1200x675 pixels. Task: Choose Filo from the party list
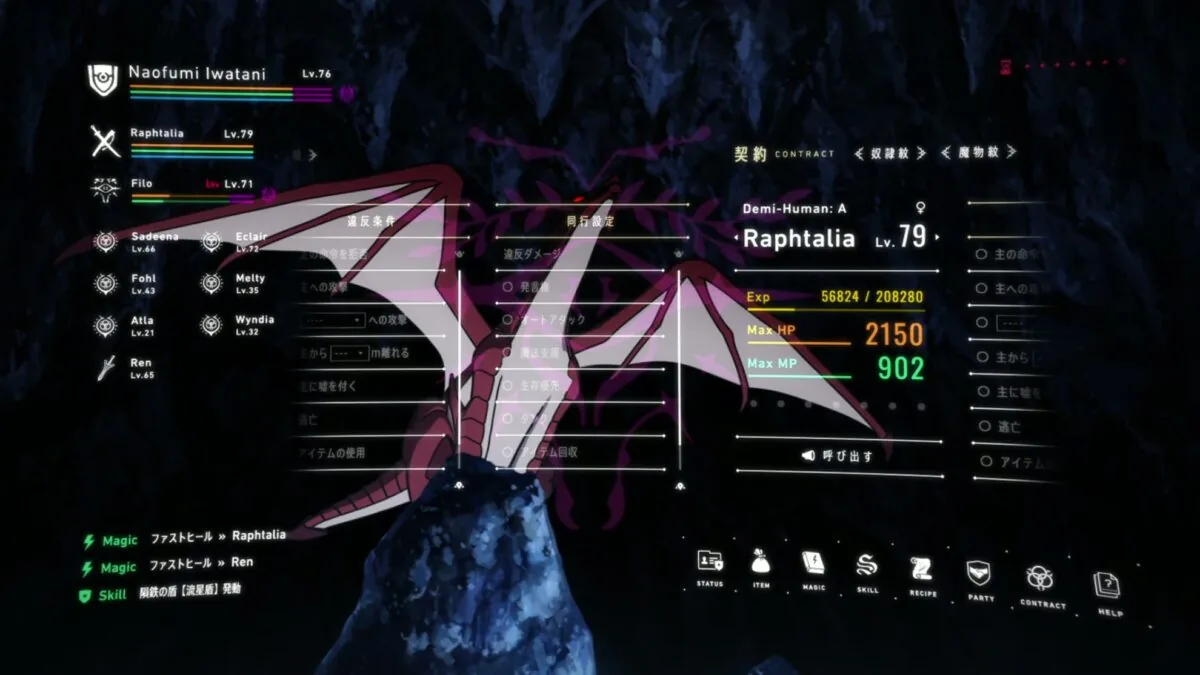click(141, 184)
